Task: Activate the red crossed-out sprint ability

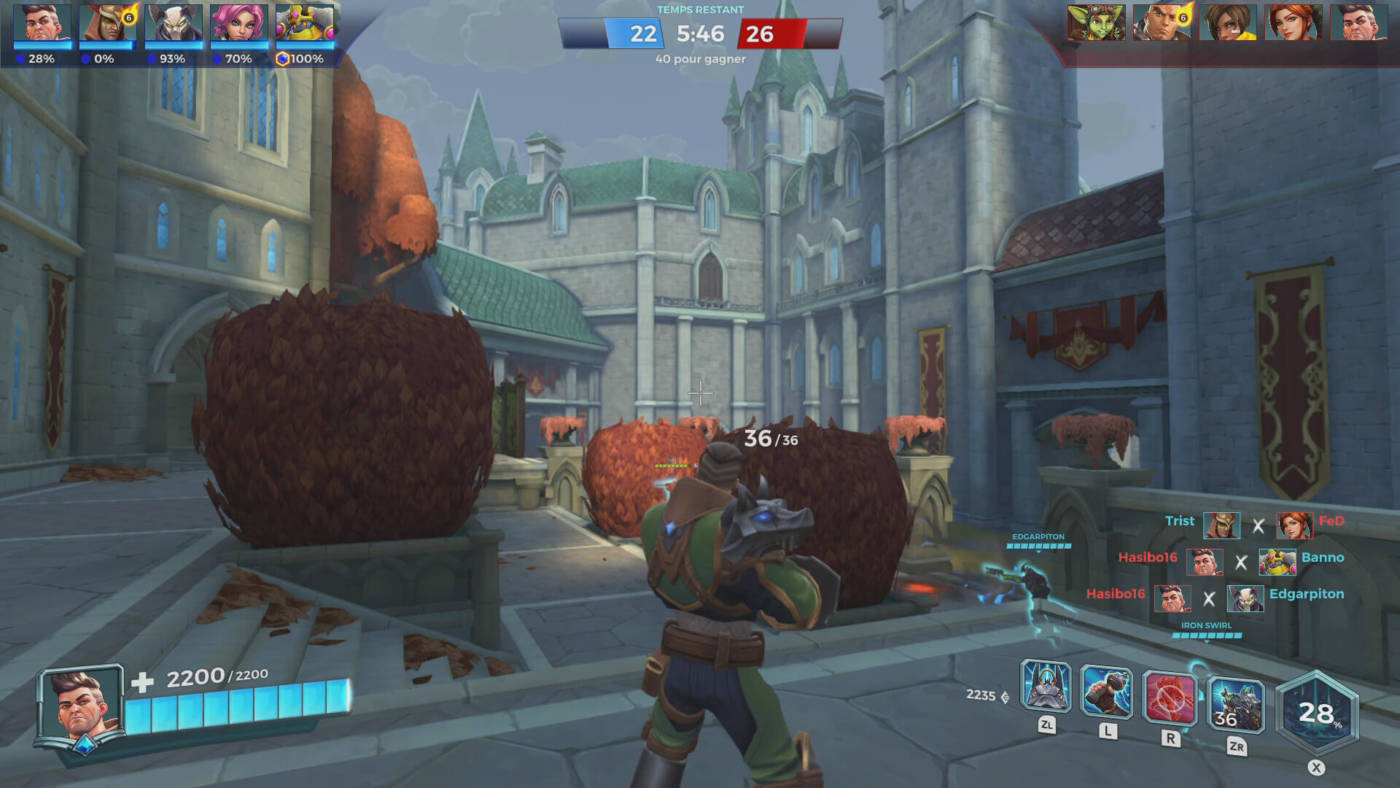Action: 1170,698
